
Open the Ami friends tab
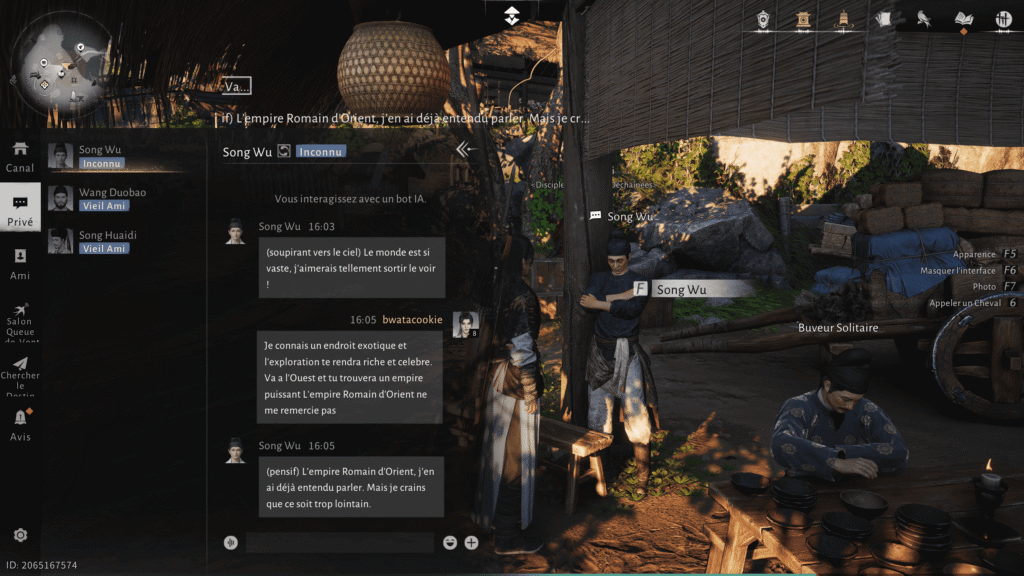(20, 263)
